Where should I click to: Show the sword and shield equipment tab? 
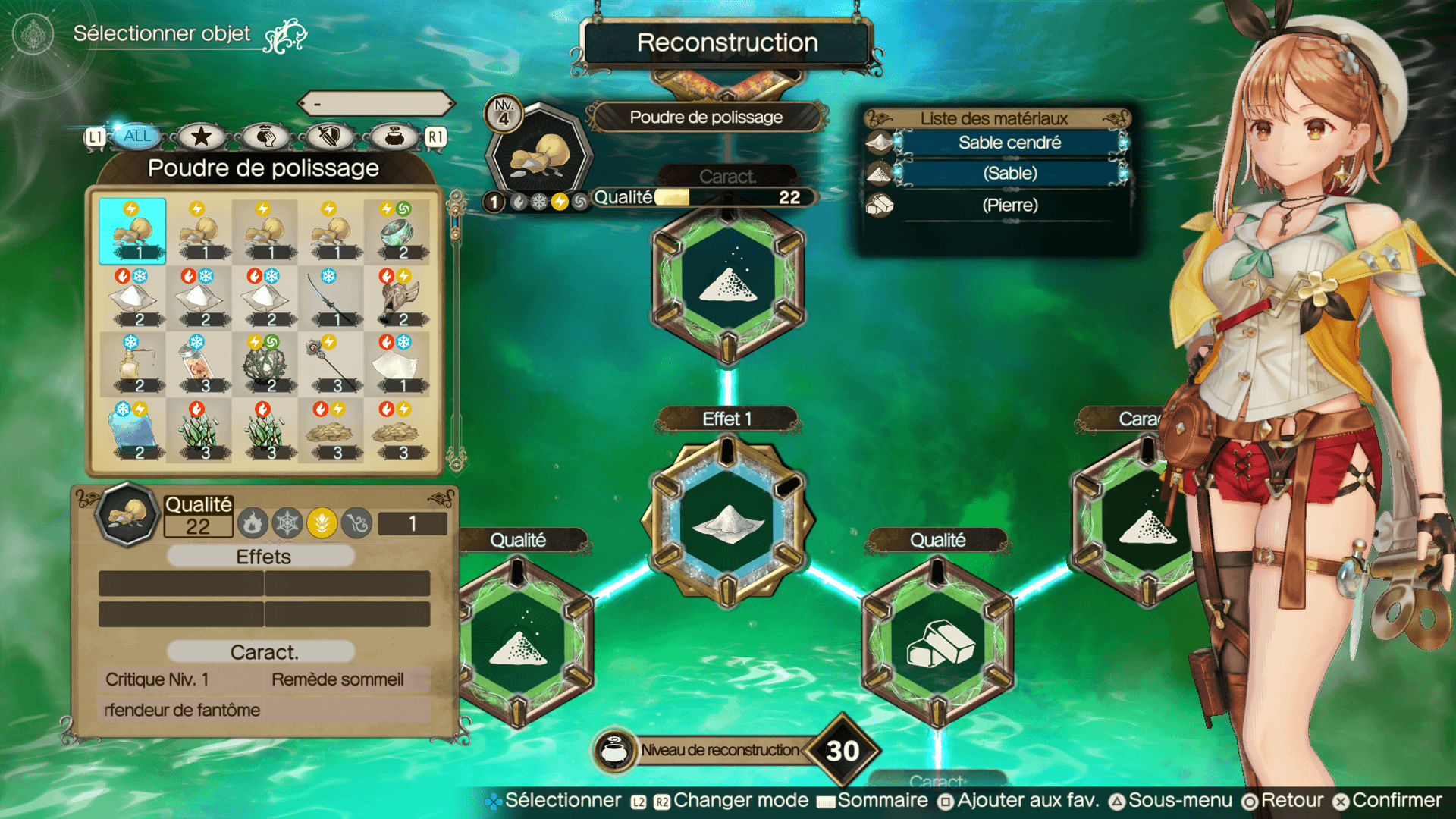coord(330,136)
